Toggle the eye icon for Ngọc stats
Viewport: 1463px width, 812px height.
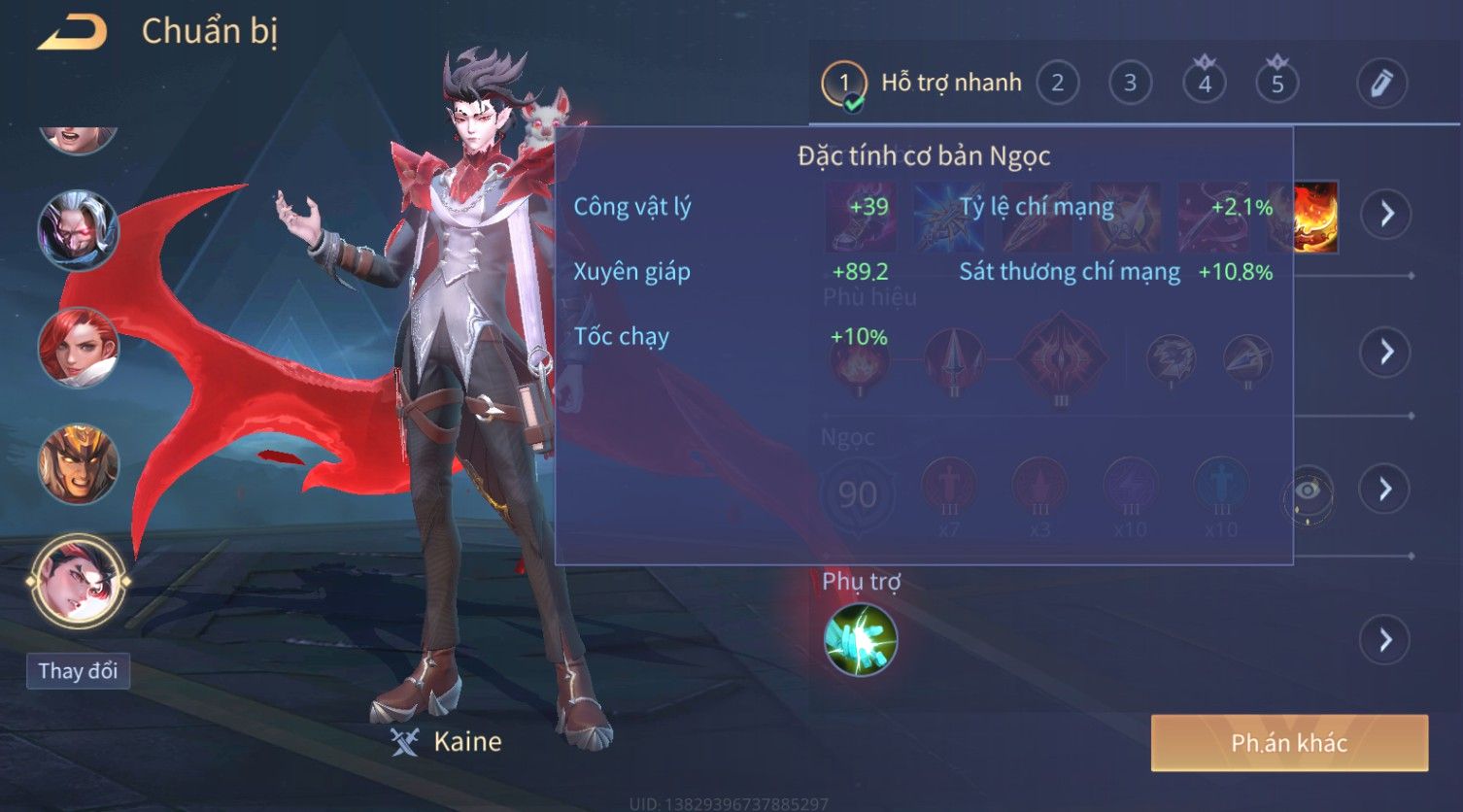(x=1308, y=492)
